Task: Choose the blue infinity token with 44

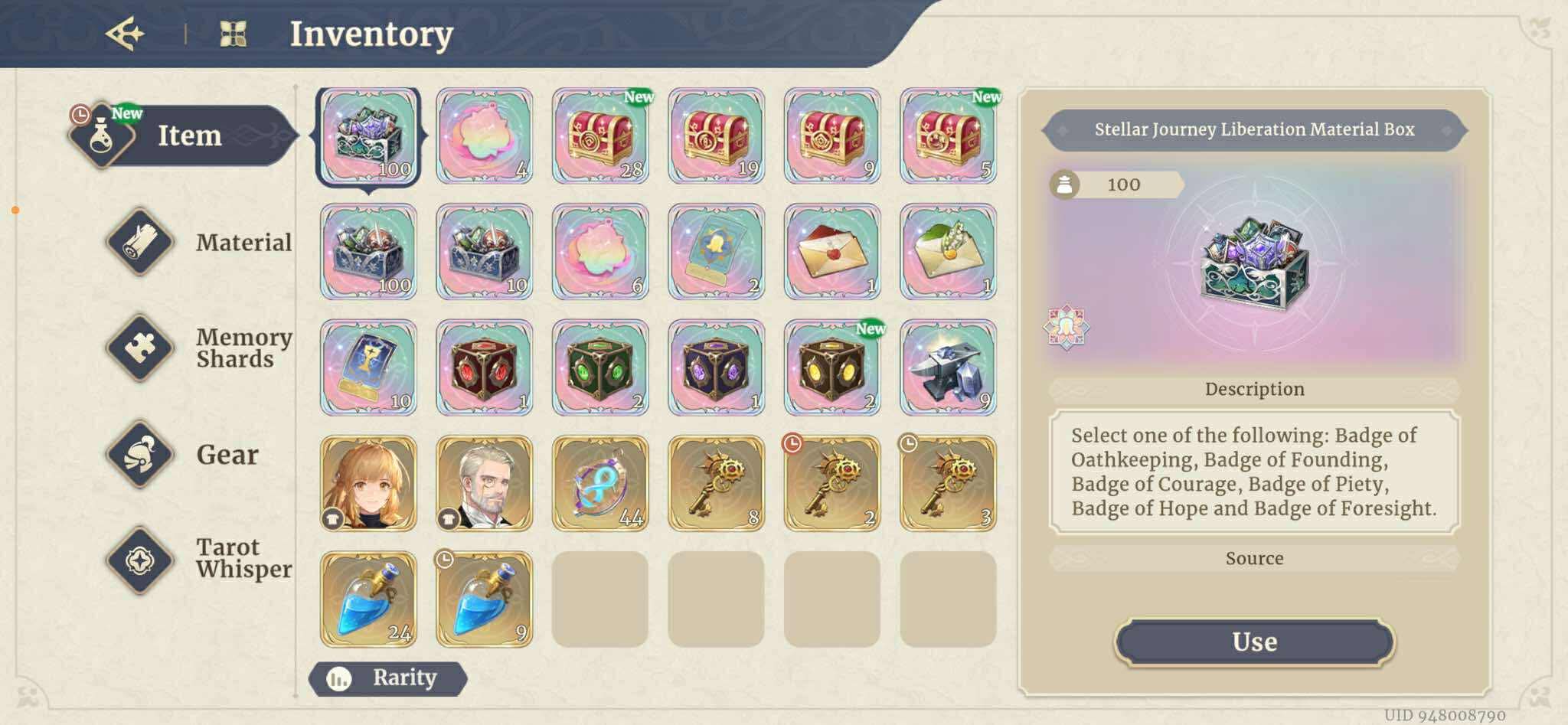Action: (600, 484)
